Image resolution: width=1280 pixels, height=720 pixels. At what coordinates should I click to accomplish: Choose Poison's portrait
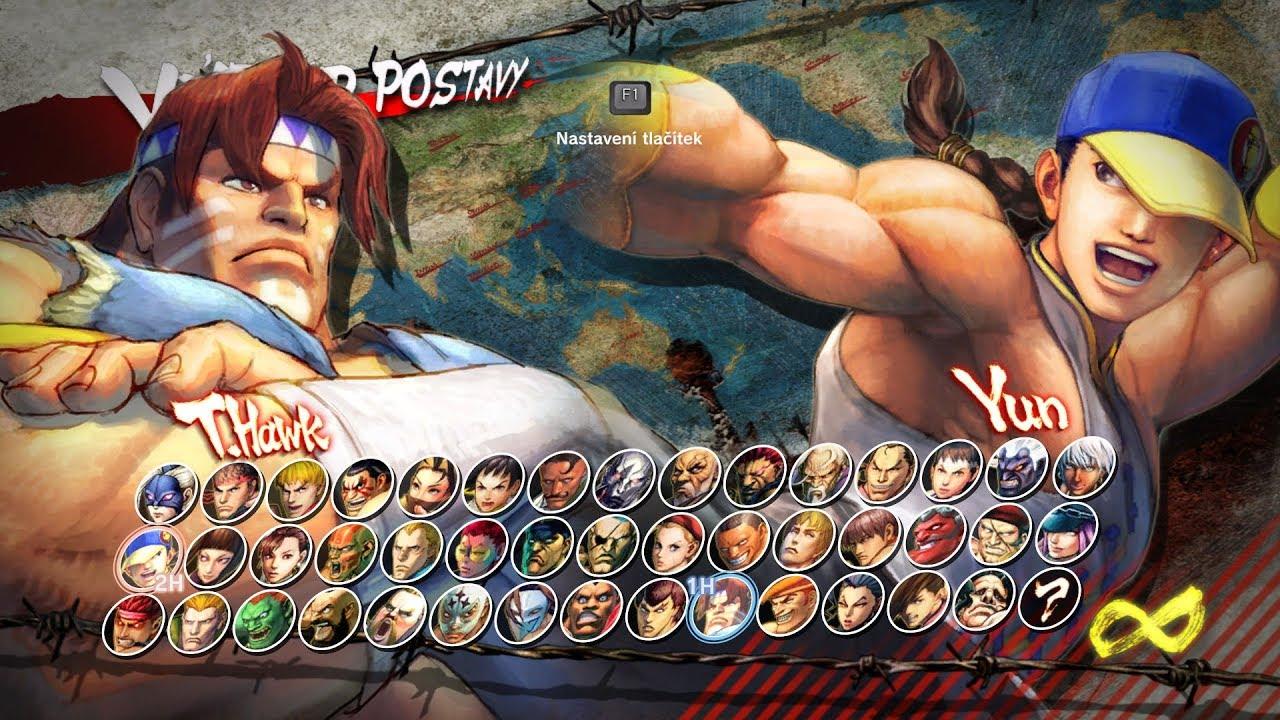click(1067, 531)
